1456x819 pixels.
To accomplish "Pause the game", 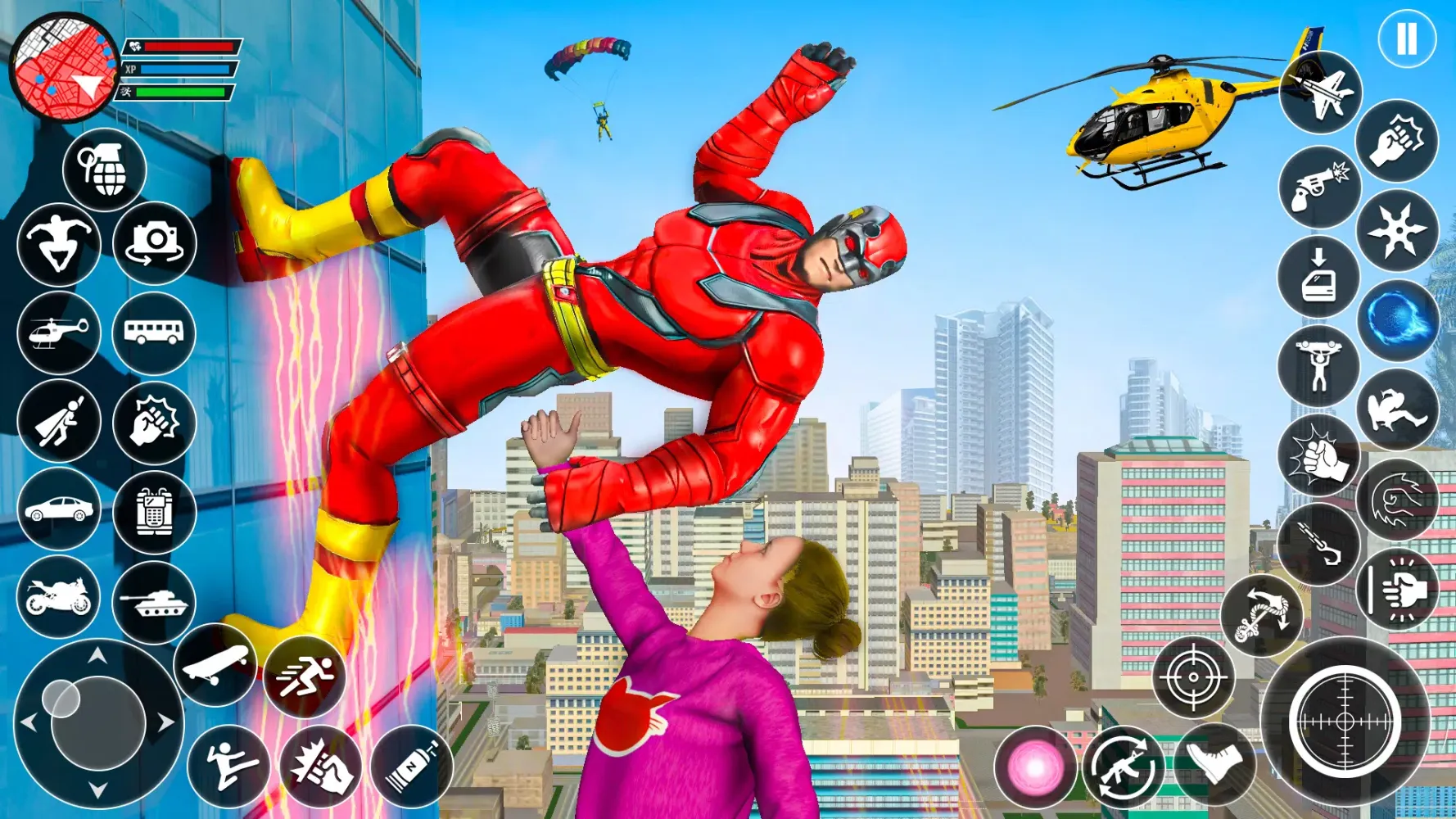I will pos(1406,38).
